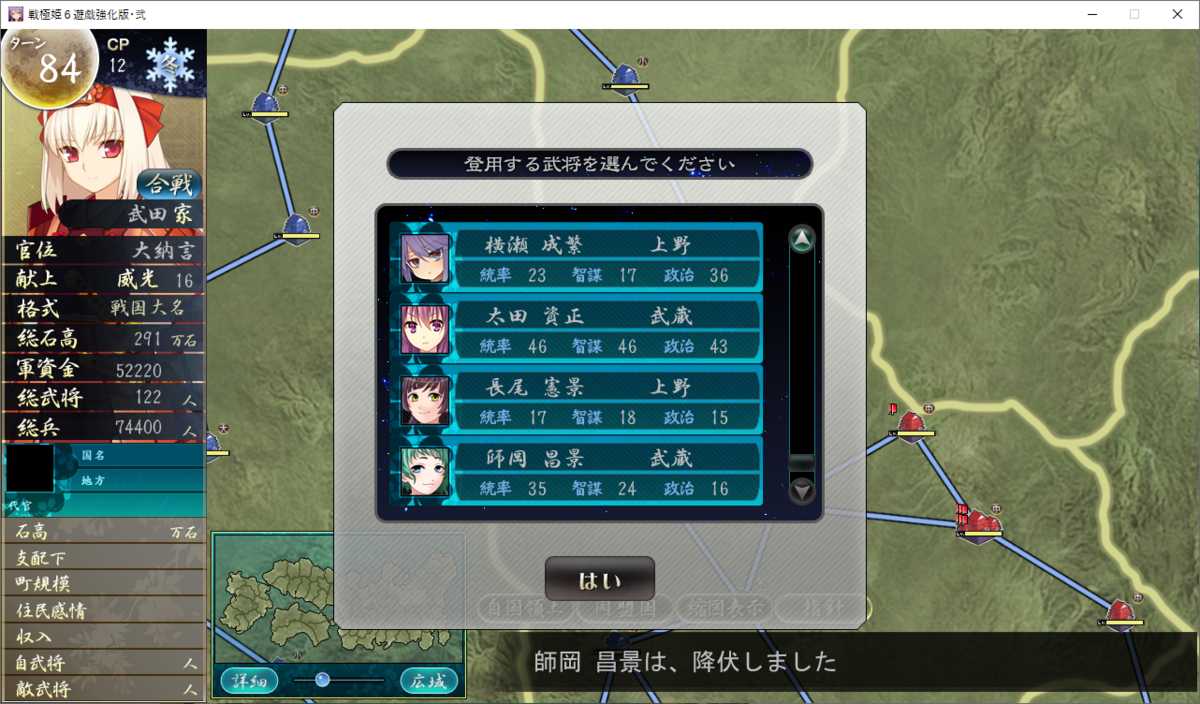Choose 太田 資正 to recruit
This screenshot has width=1200, height=704.
pyautogui.click(x=578, y=330)
